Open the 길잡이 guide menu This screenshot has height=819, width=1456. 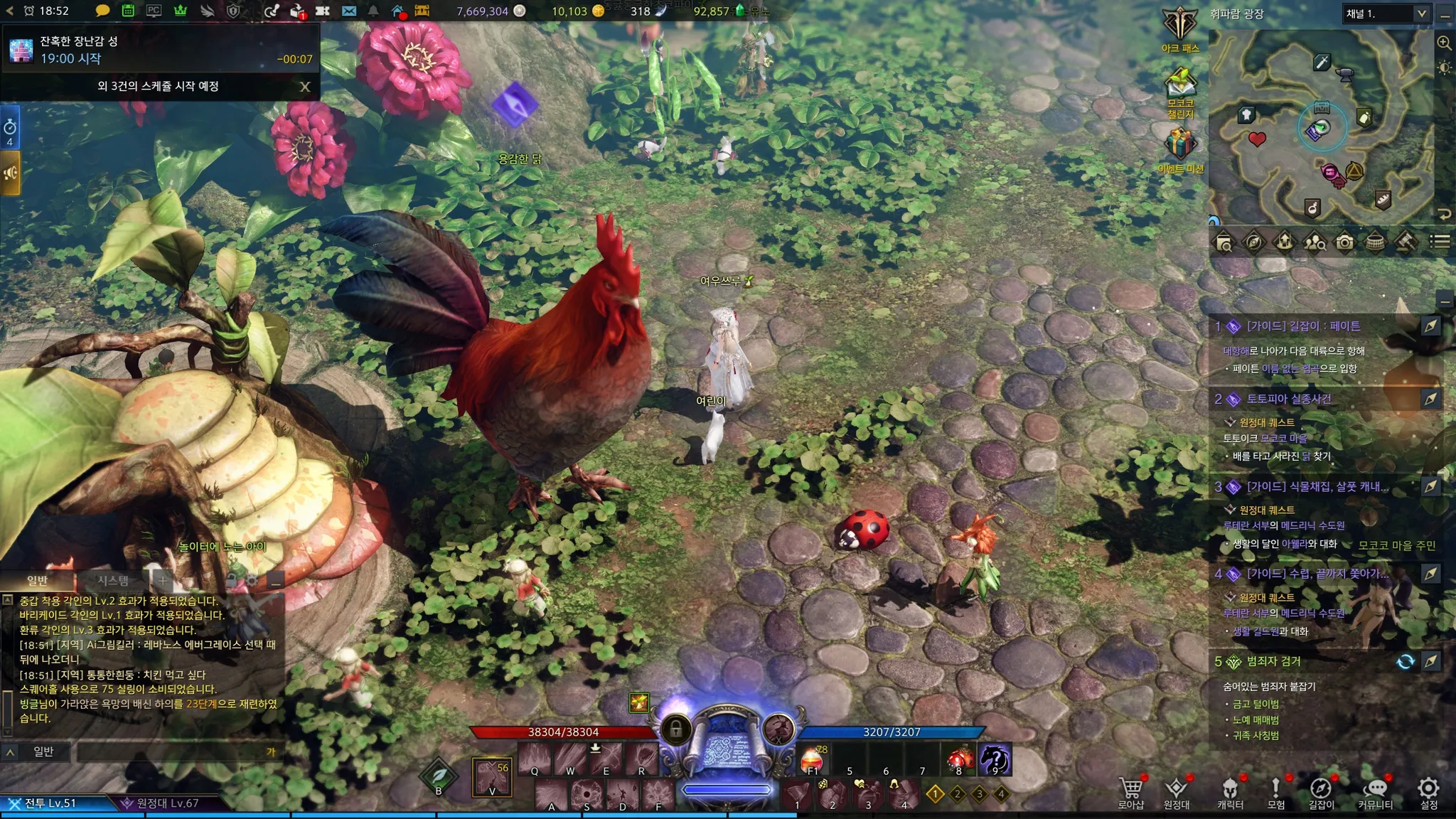(1321, 792)
